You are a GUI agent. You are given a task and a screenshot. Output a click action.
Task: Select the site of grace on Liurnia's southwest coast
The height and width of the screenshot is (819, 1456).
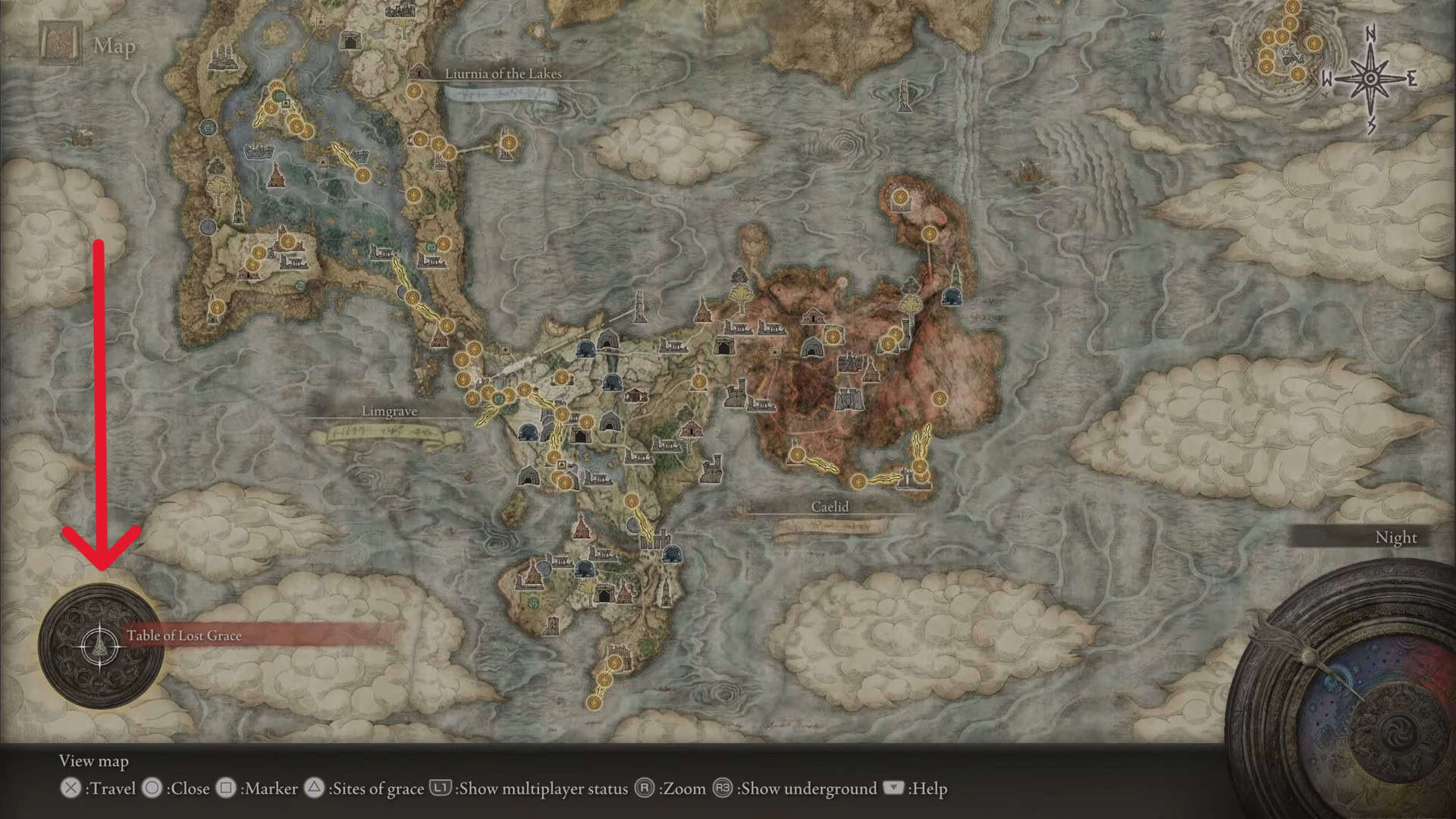pos(218,308)
